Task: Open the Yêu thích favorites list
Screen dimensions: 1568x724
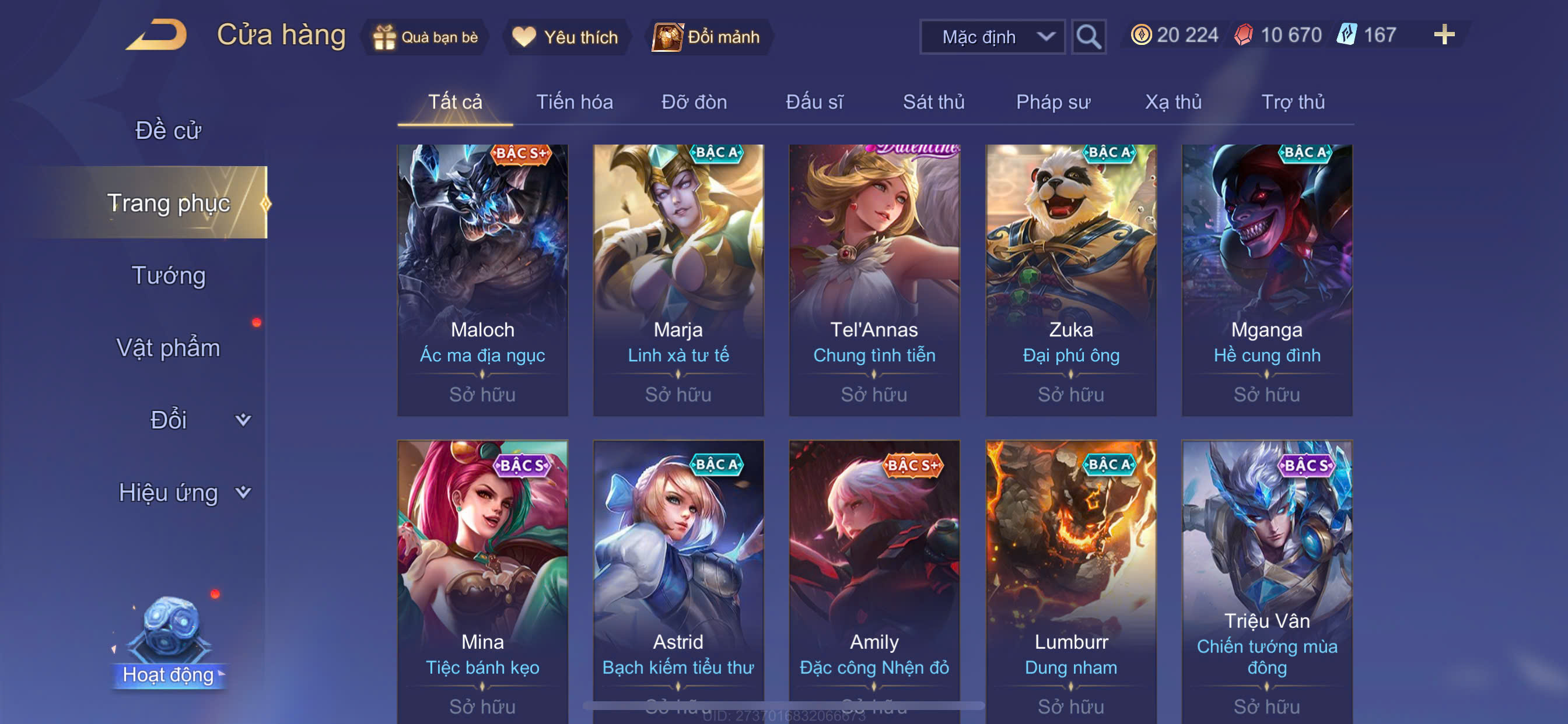Action: [x=565, y=37]
